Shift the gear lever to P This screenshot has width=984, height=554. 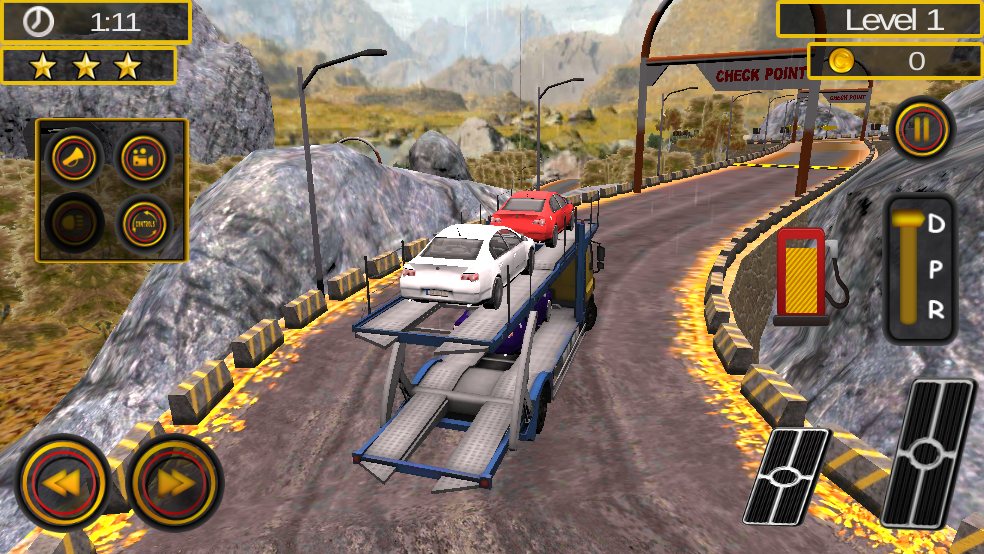click(935, 267)
